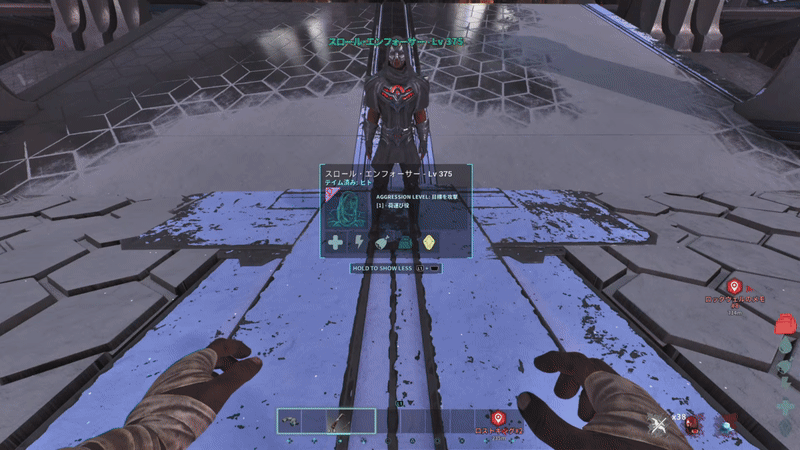Click the red weight status icon

coord(786,323)
